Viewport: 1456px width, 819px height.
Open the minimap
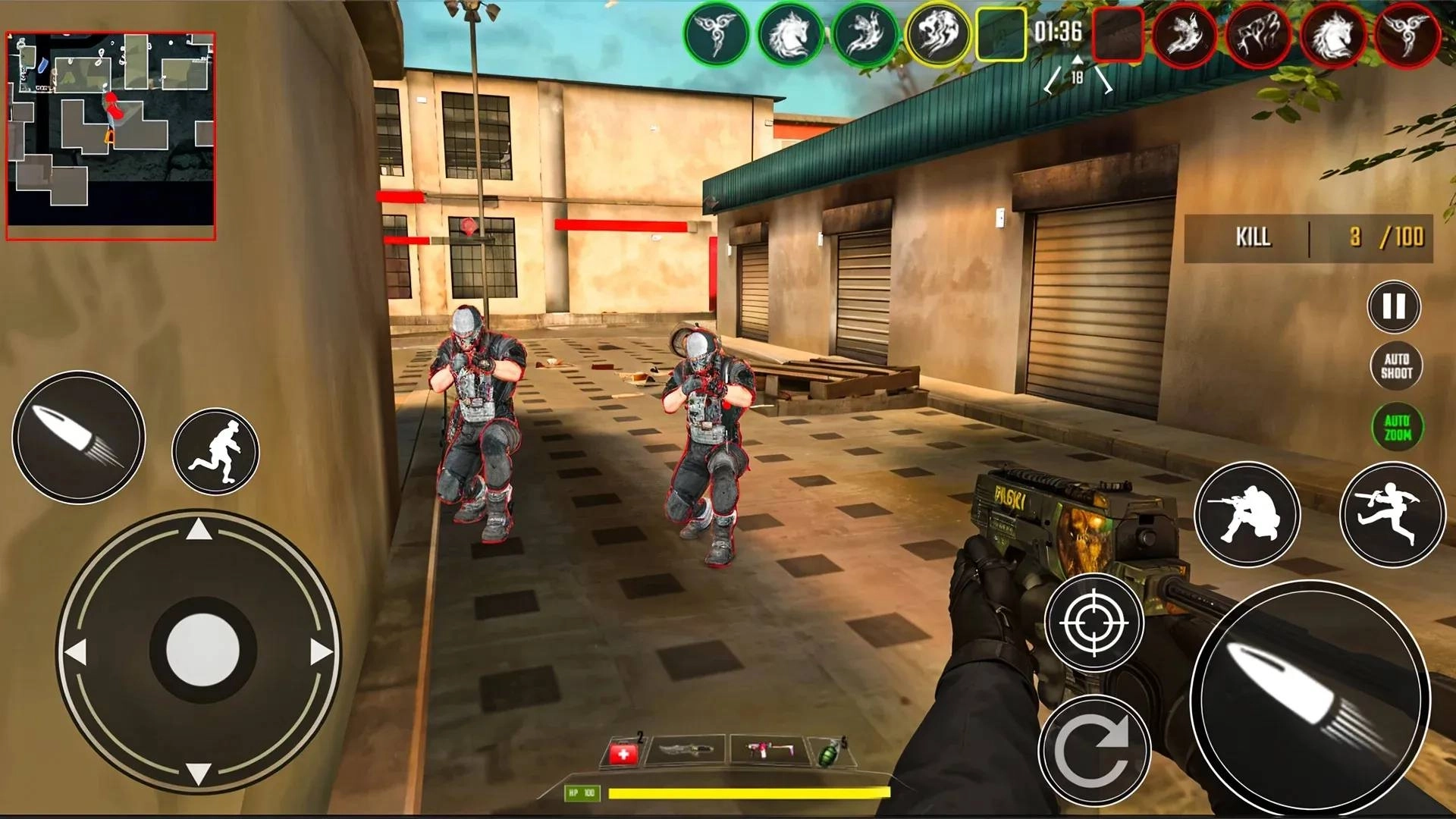tap(111, 136)
